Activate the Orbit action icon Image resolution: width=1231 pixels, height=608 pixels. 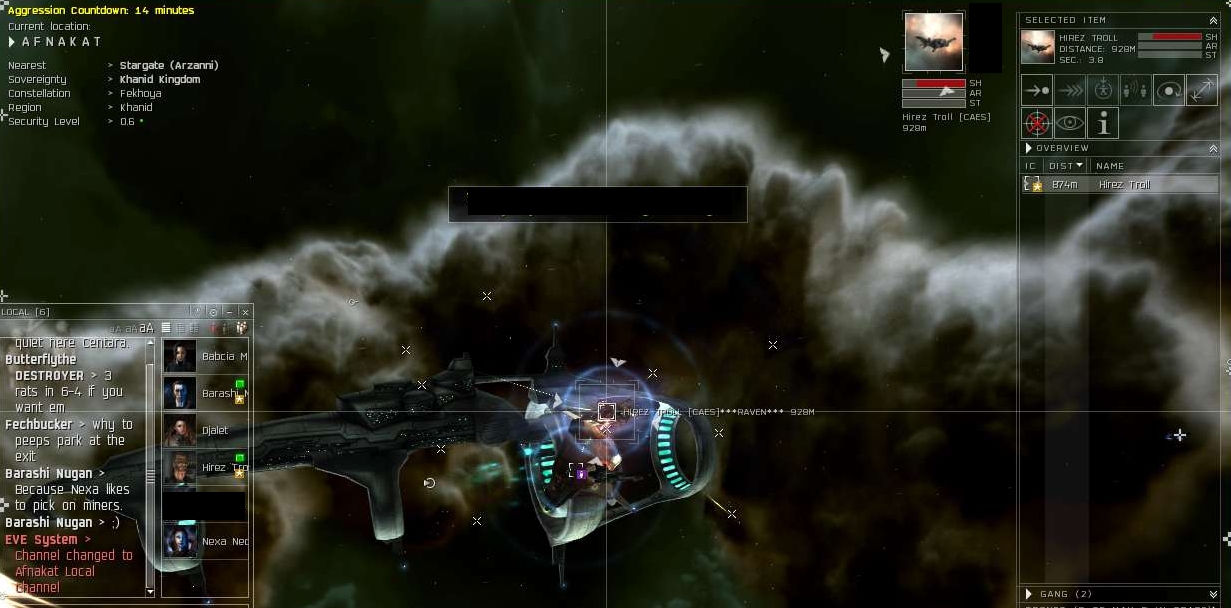coord(1168,90)
